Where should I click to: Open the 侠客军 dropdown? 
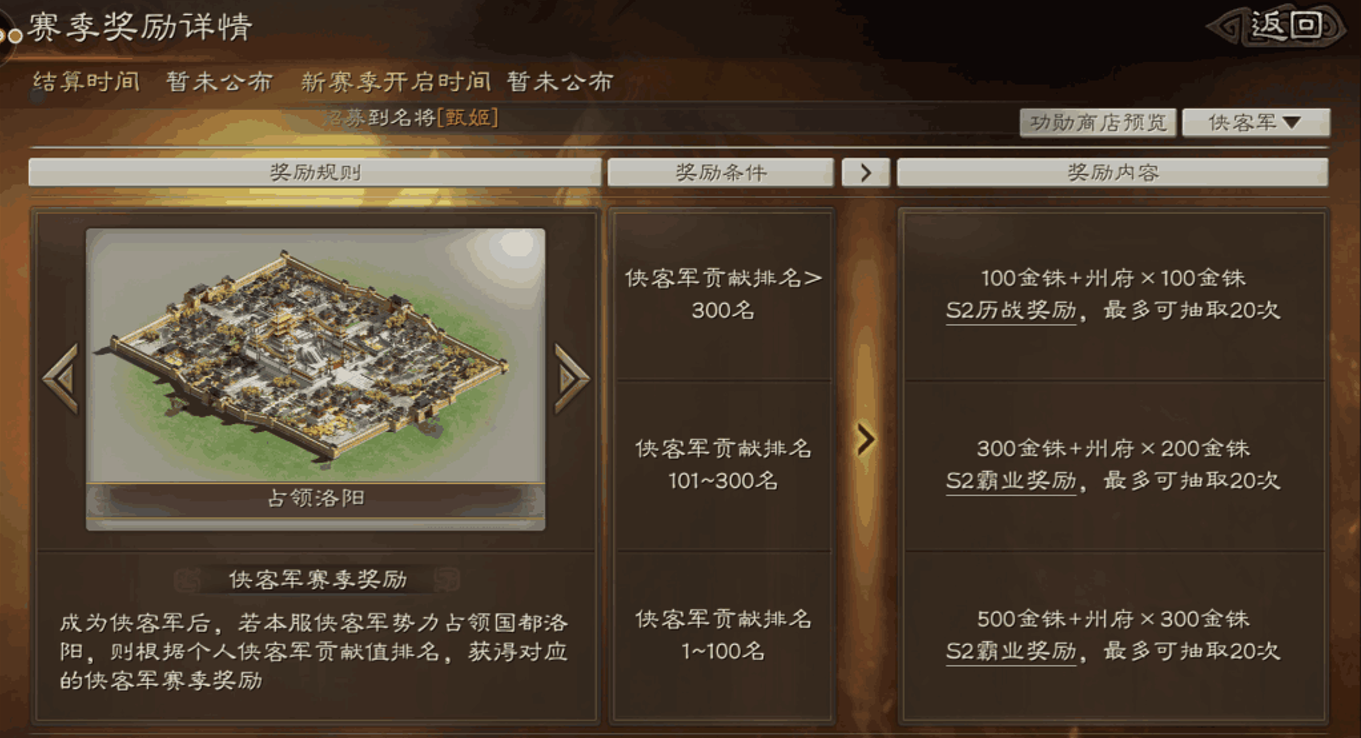point(1254,121)
